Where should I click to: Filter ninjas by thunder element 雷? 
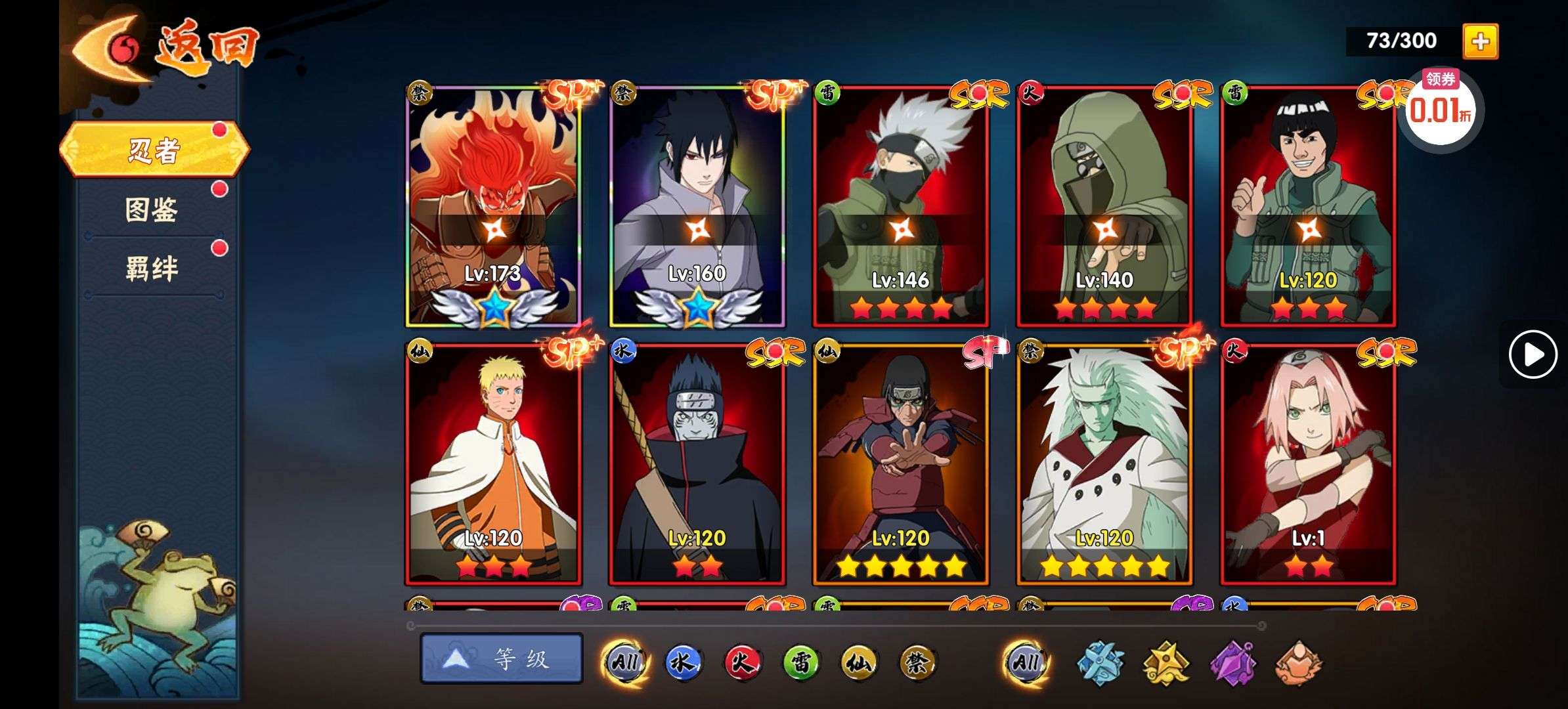click(800, 662)
